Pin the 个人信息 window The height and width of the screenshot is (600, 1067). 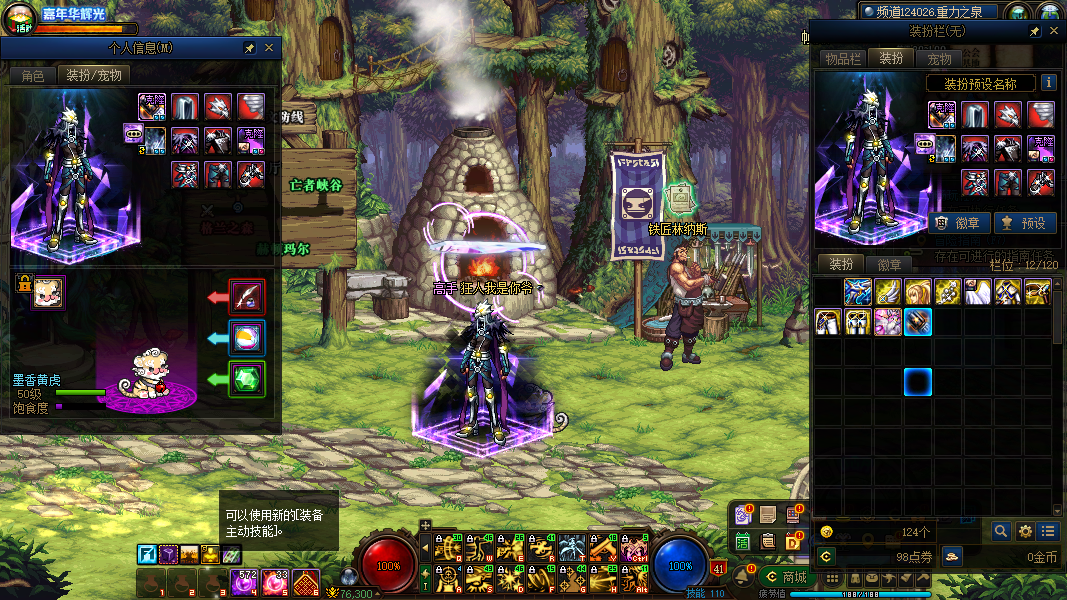pyautogui.click(x=249, y=48)
